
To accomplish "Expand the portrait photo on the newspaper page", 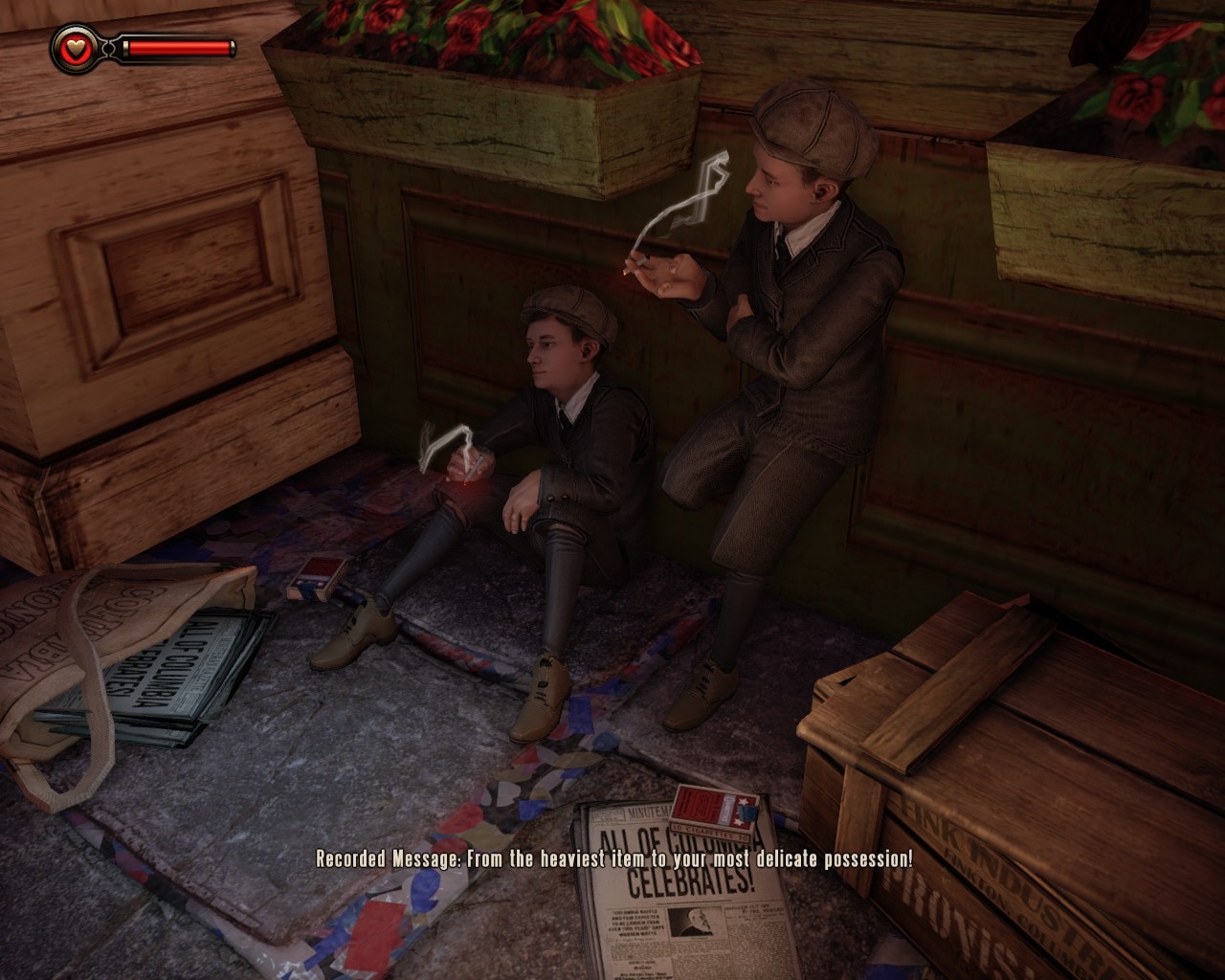I will tap(697, 923).
